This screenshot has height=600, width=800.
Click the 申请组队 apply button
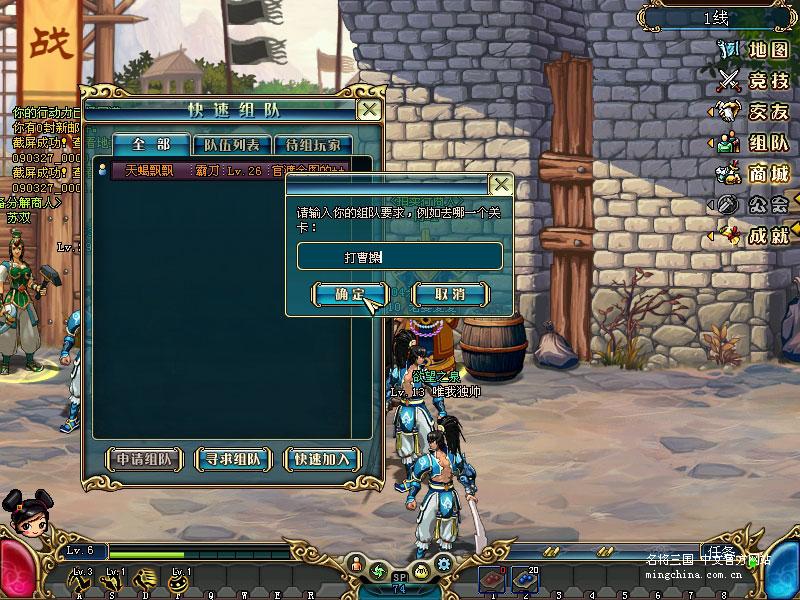coord(145,459)
